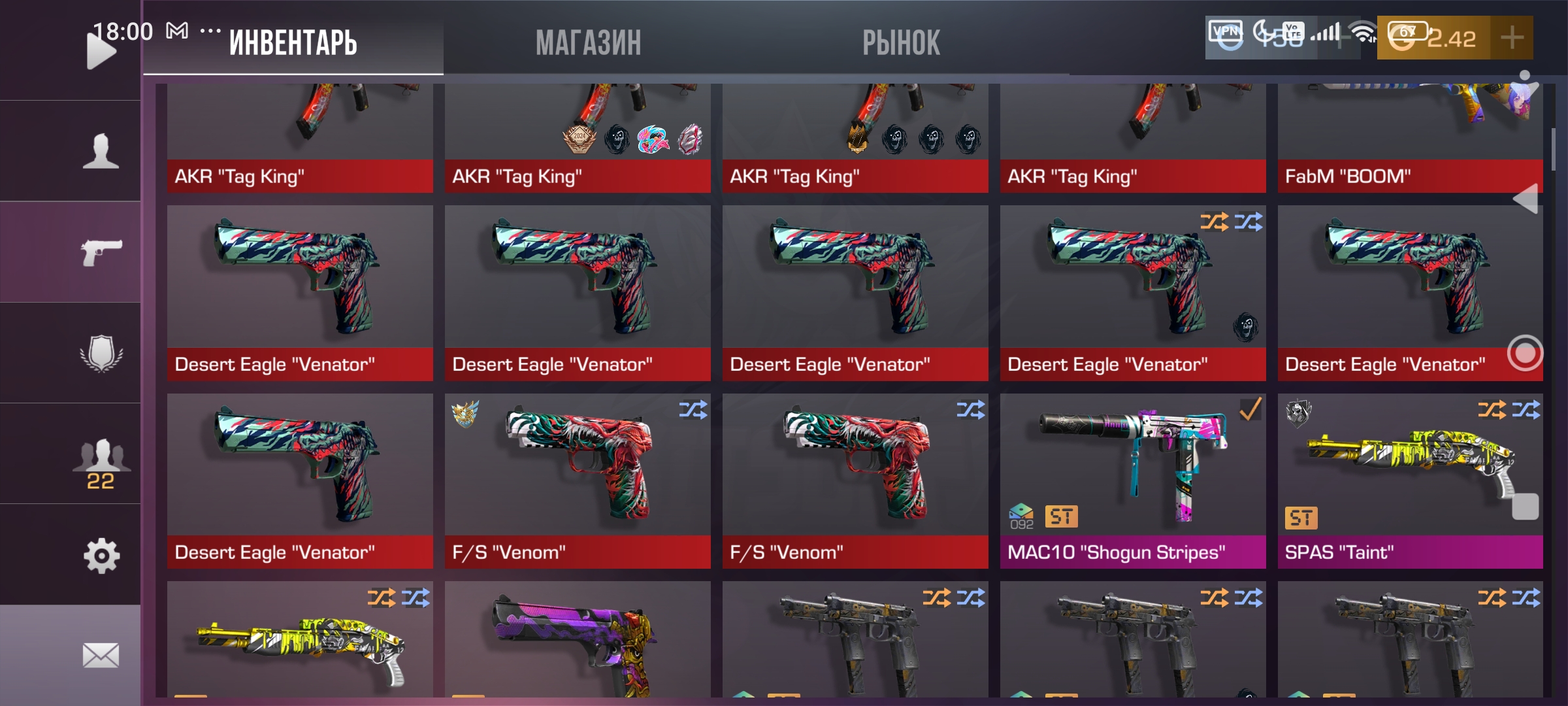This screenshot has width=1568, height=706.
Task: Add gold with the plus button
Action: [1511, 38]
